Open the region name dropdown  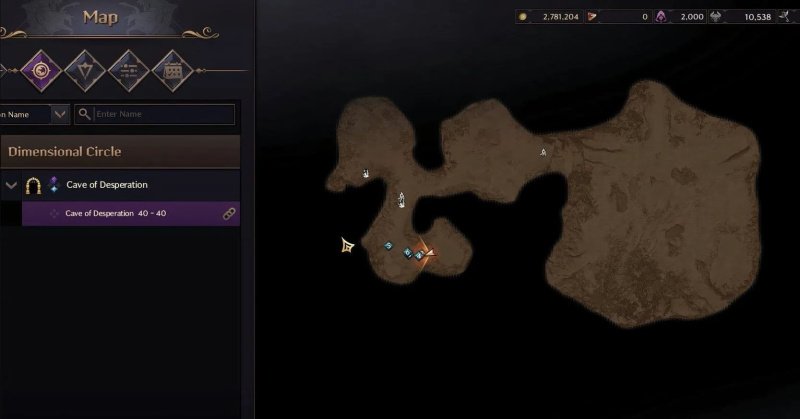(60, 114)
